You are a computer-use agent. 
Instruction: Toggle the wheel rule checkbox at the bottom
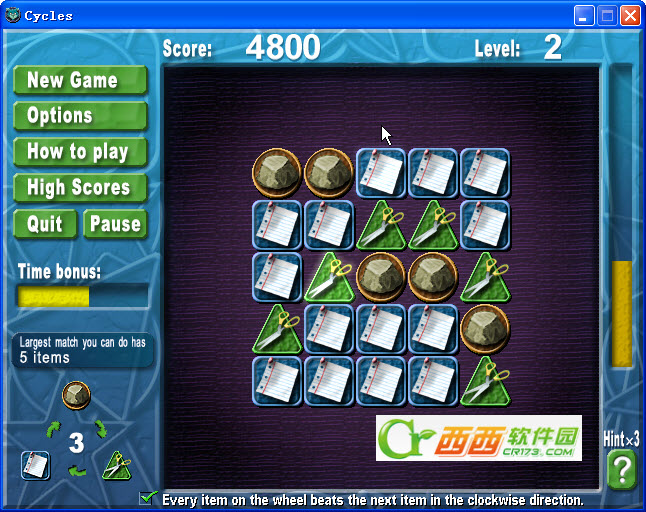[x=148, y=498]
